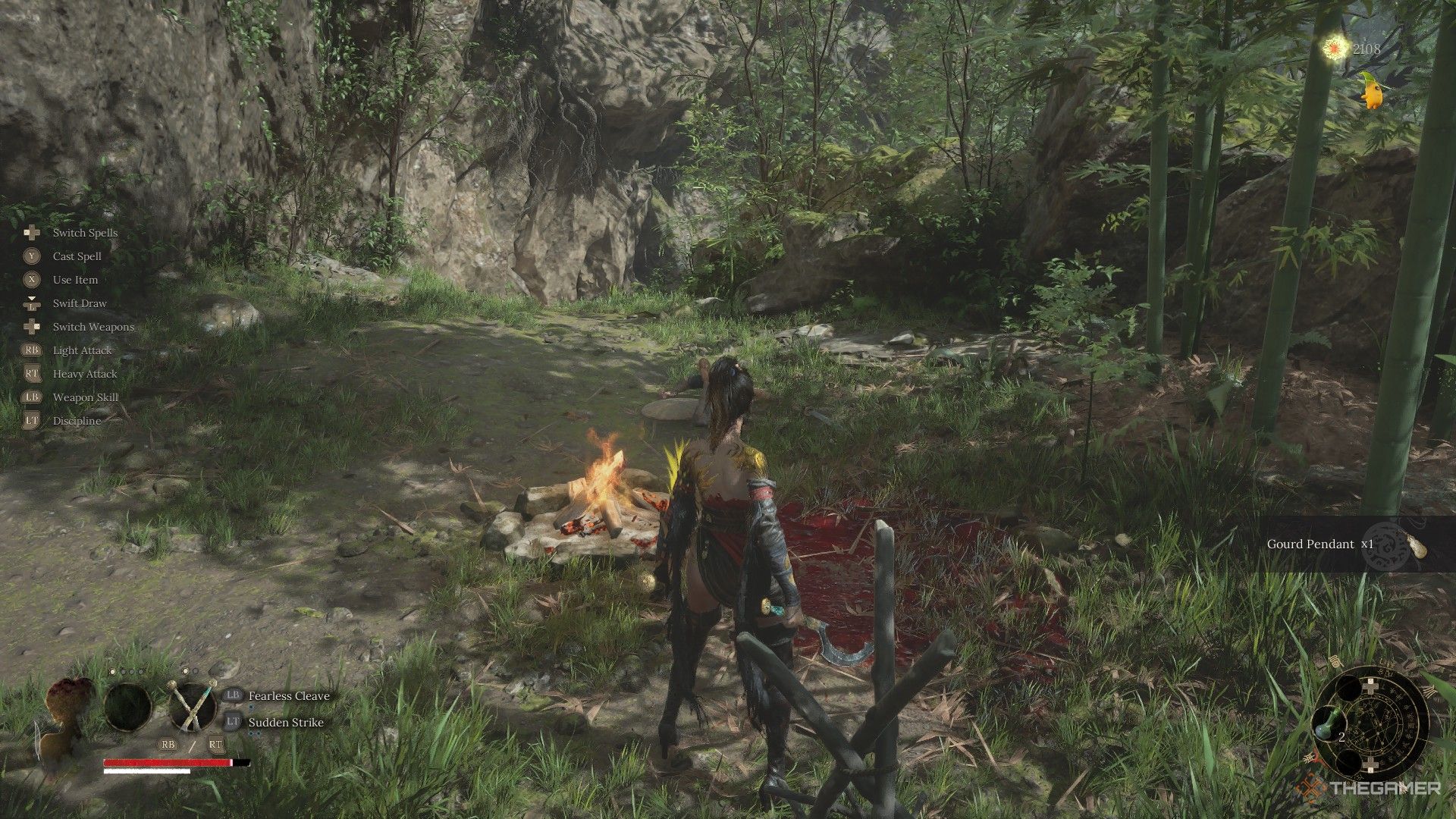Select the orange leaf-headed creature icon
Screen dimensions: 1456x819
pyautogui.click(x=1371, y=91)
